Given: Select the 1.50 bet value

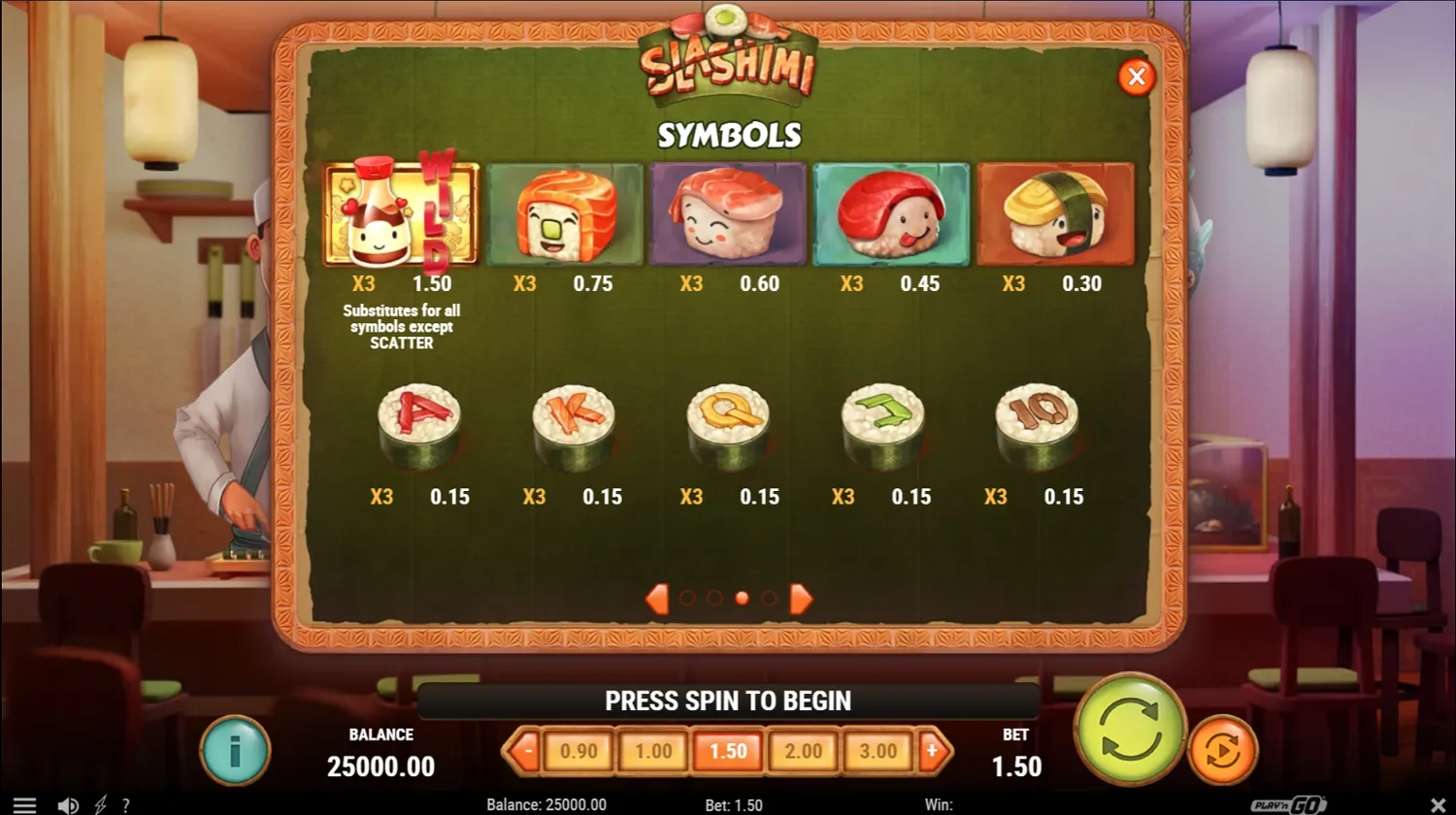Looking at the screenshot, I should (728, 750).
